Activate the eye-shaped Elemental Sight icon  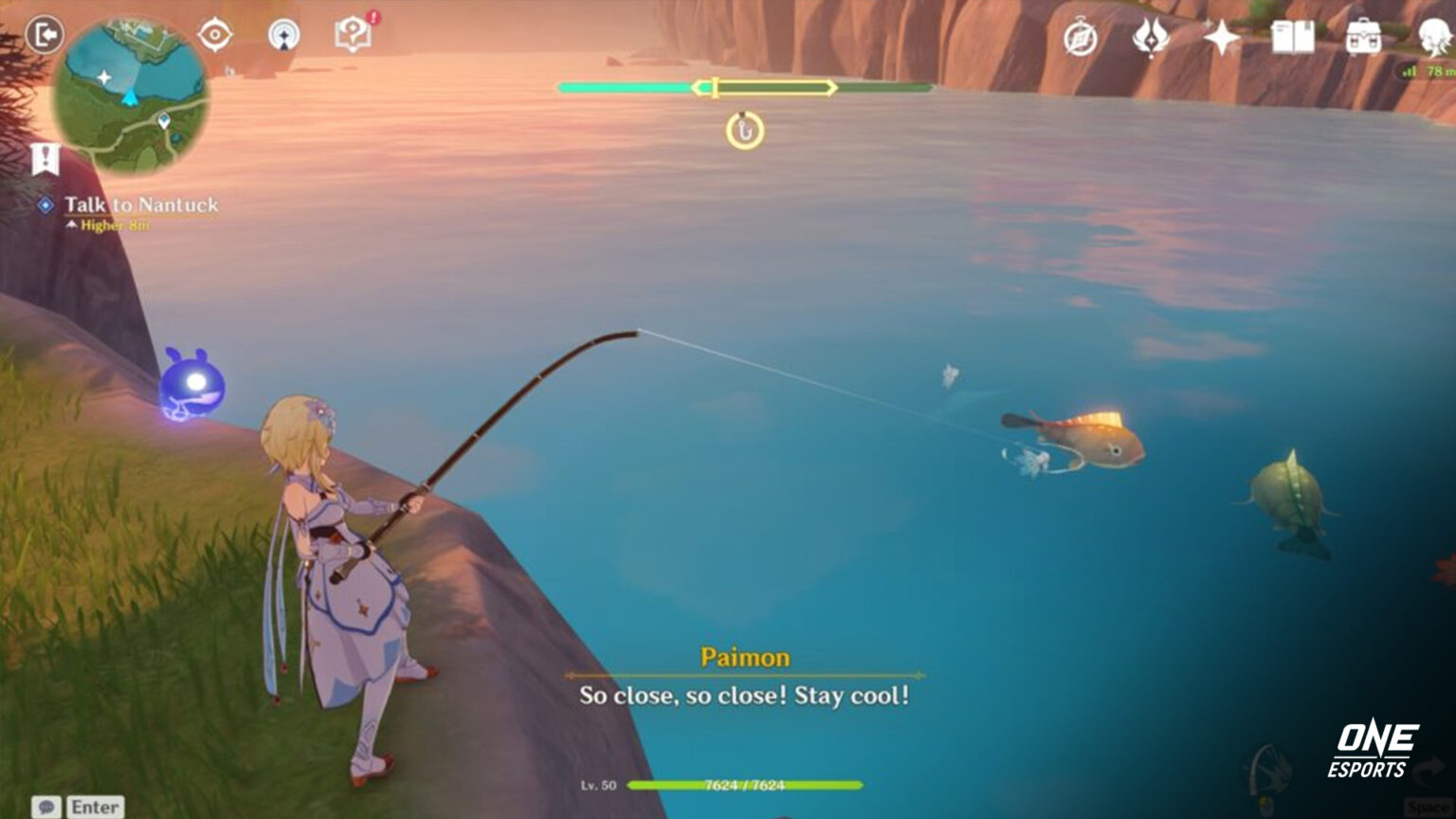(215, 36)
